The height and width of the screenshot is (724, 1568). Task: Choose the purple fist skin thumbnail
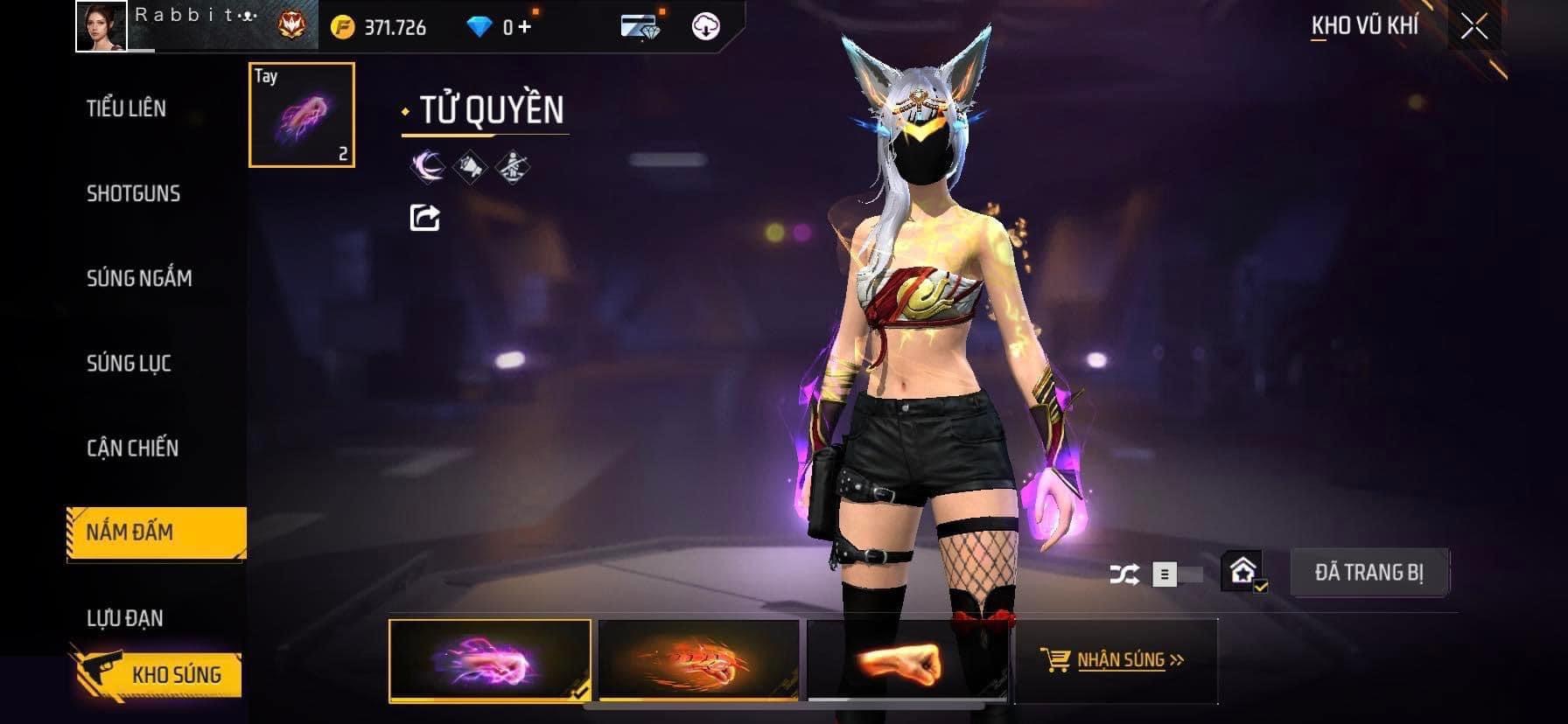click(x=490, y=660)
